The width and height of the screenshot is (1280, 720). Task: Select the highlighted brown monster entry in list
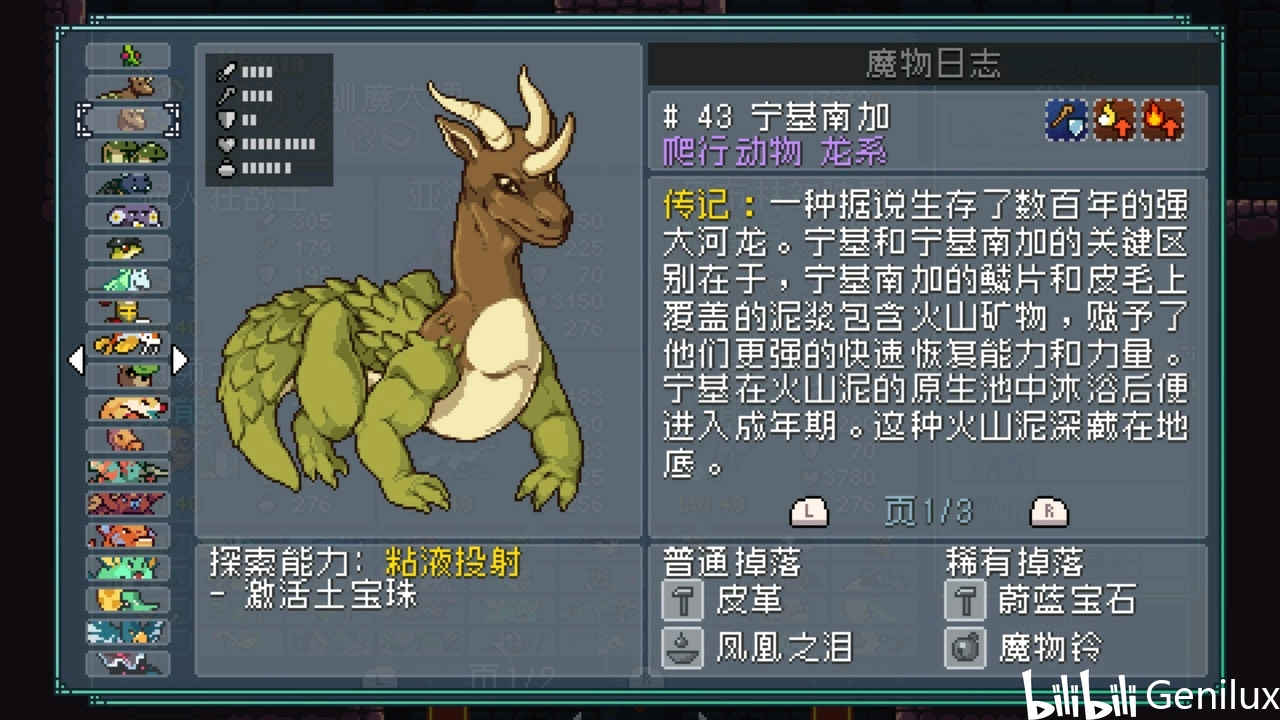point(129,120)
